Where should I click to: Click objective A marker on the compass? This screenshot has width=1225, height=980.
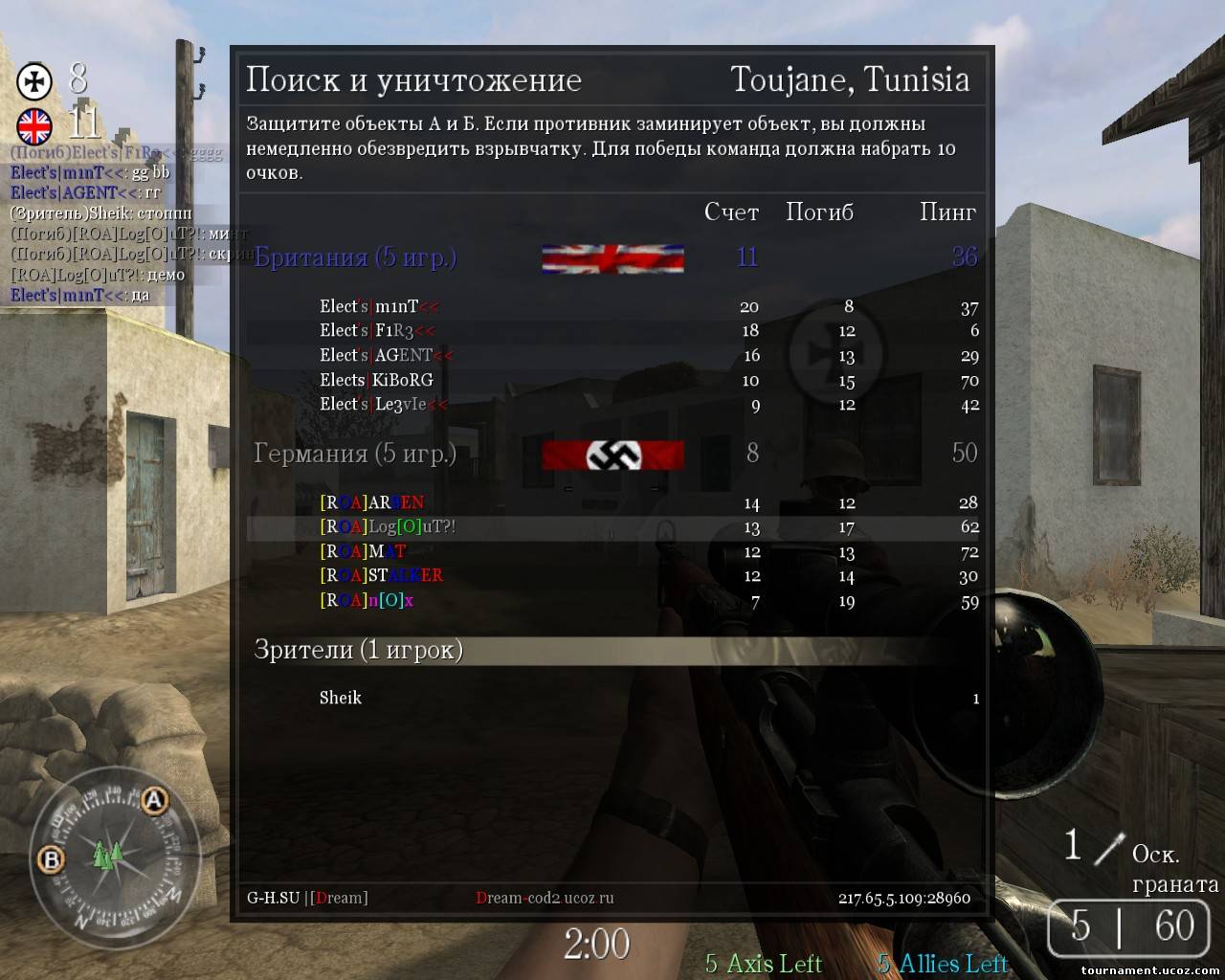154,801
